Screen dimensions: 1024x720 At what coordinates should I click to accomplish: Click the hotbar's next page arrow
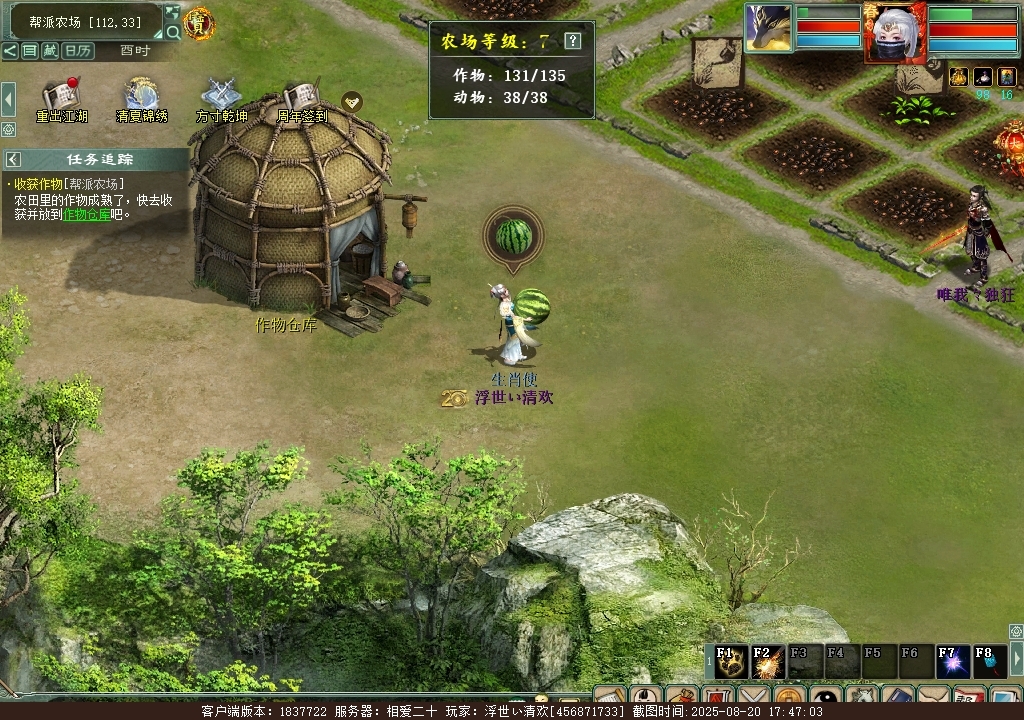pos(1016,658)
